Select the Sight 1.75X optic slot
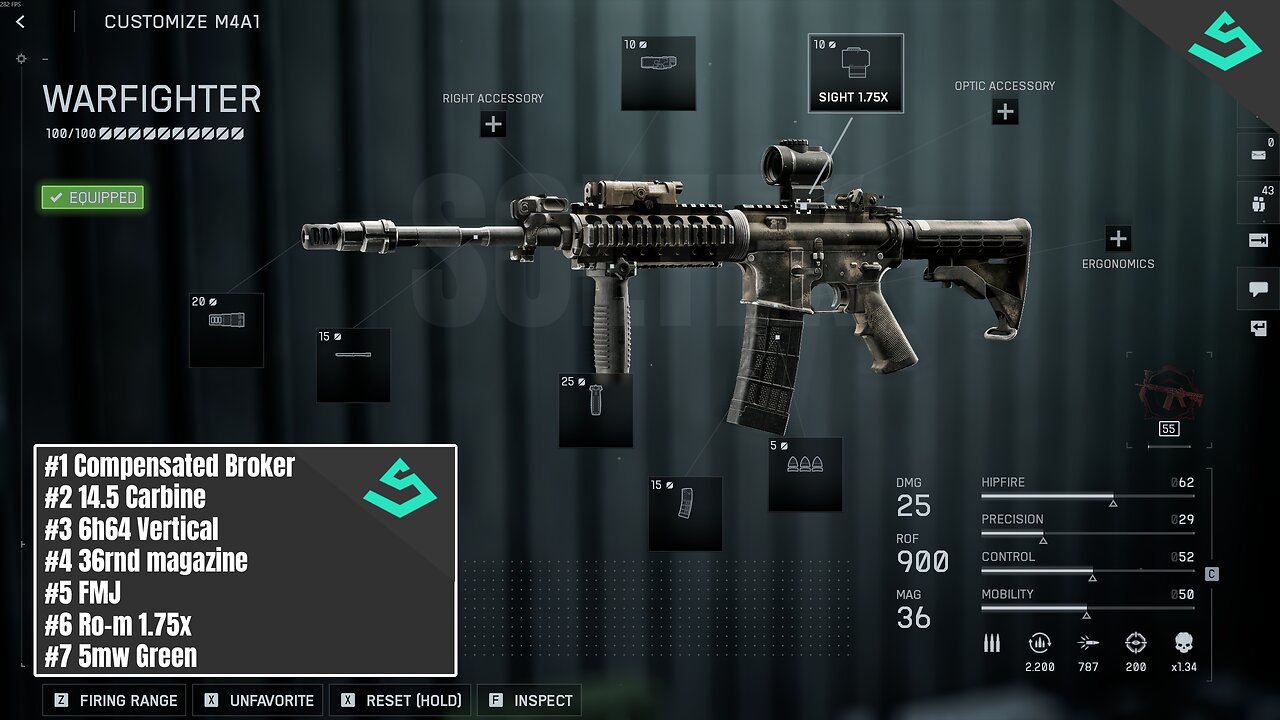This screenshot has width=1280, height=720. click(855, 73)
